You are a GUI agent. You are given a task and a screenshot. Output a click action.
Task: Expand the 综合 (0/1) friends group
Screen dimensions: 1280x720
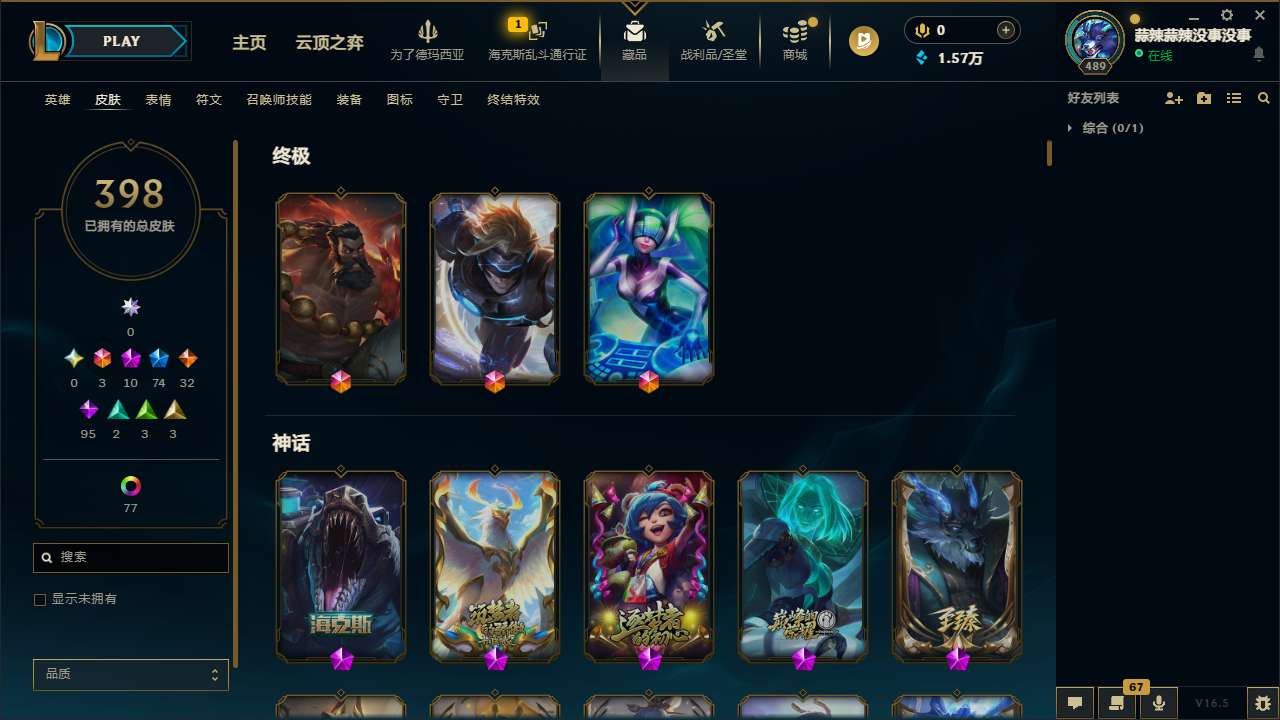tap(1070, 128)
